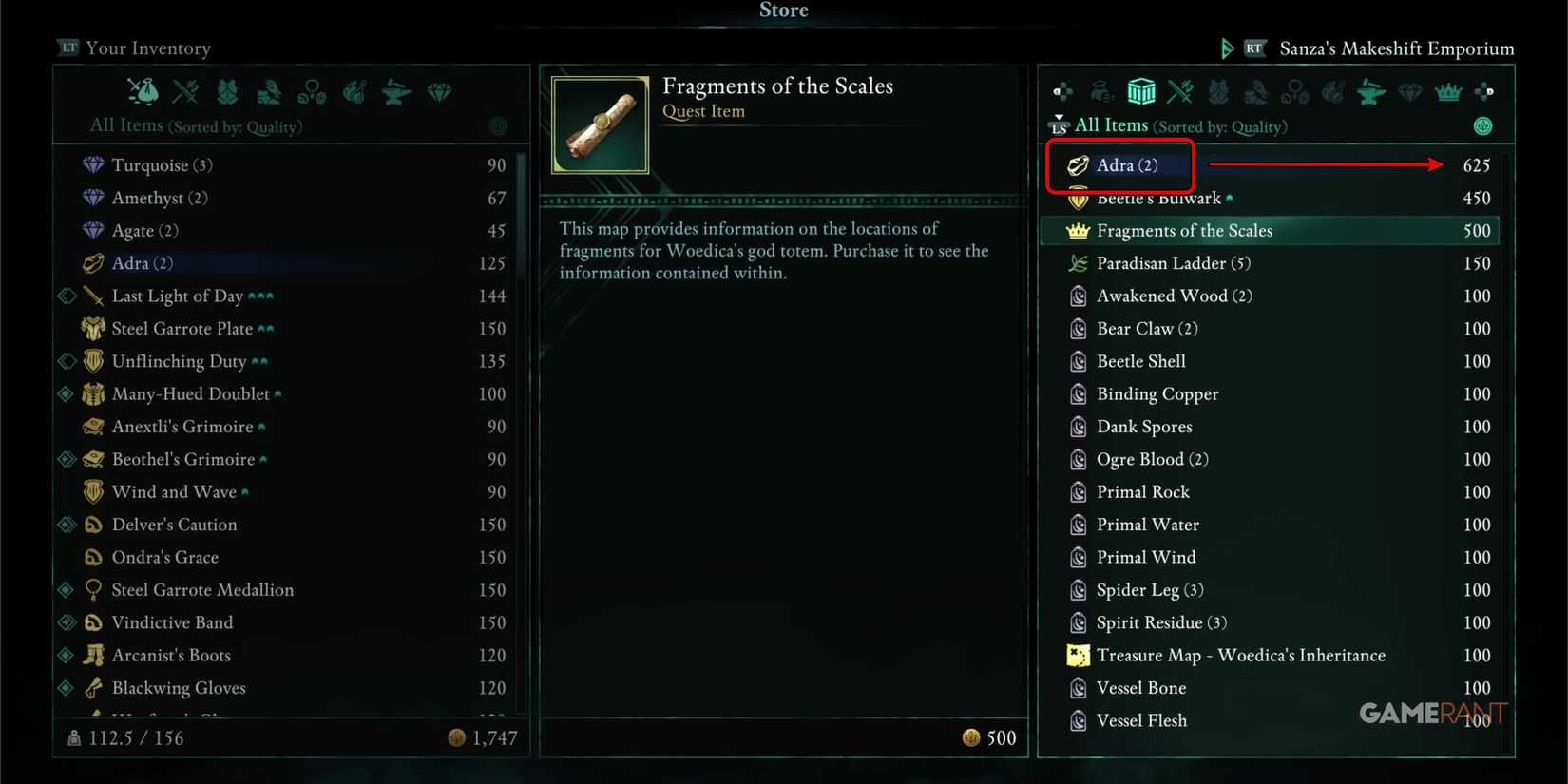The width and height of the screenshot is (1568, 784).
Task: Filter your inventory by the jewelry icon
Action: tap(312, 91)
